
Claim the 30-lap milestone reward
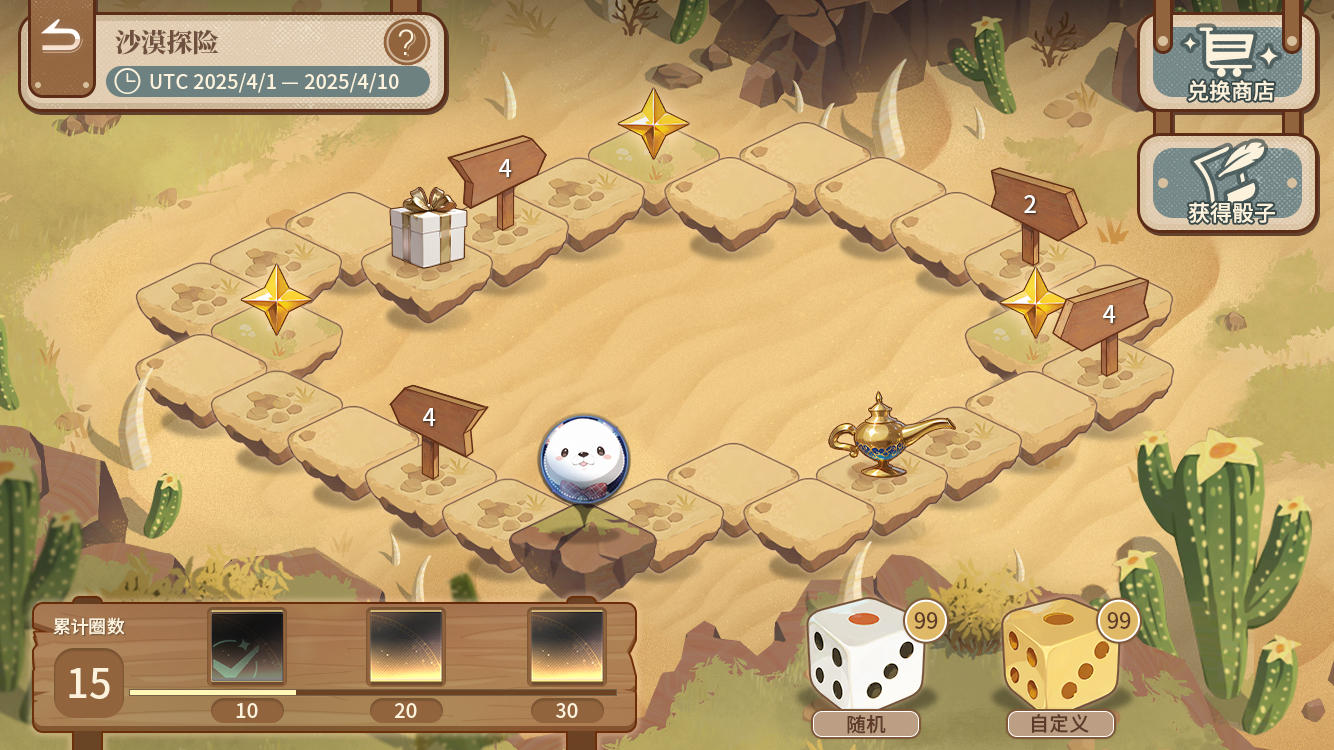click(x=567, y=647)
